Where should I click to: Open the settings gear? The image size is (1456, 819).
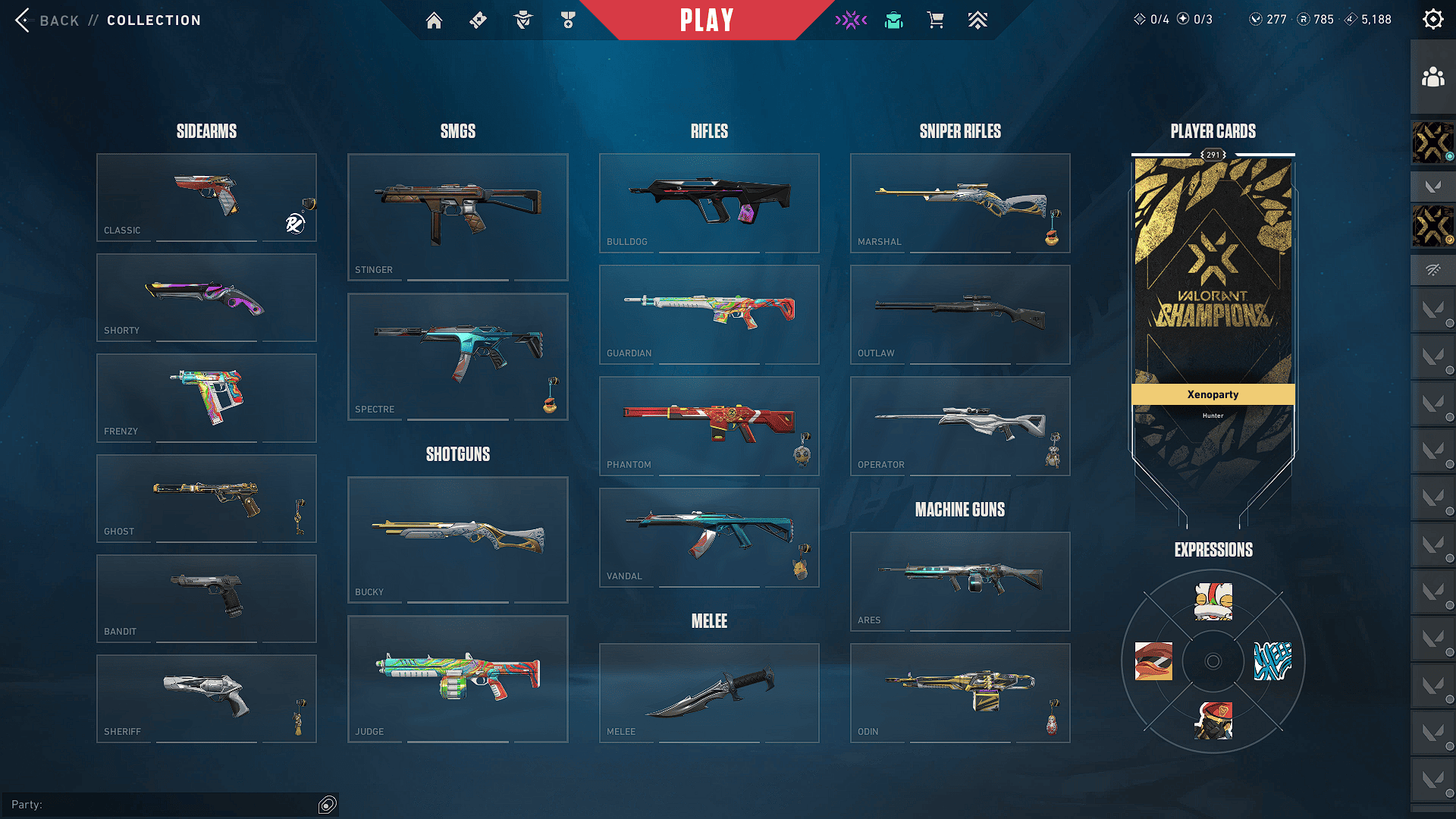click(1432, 20)
